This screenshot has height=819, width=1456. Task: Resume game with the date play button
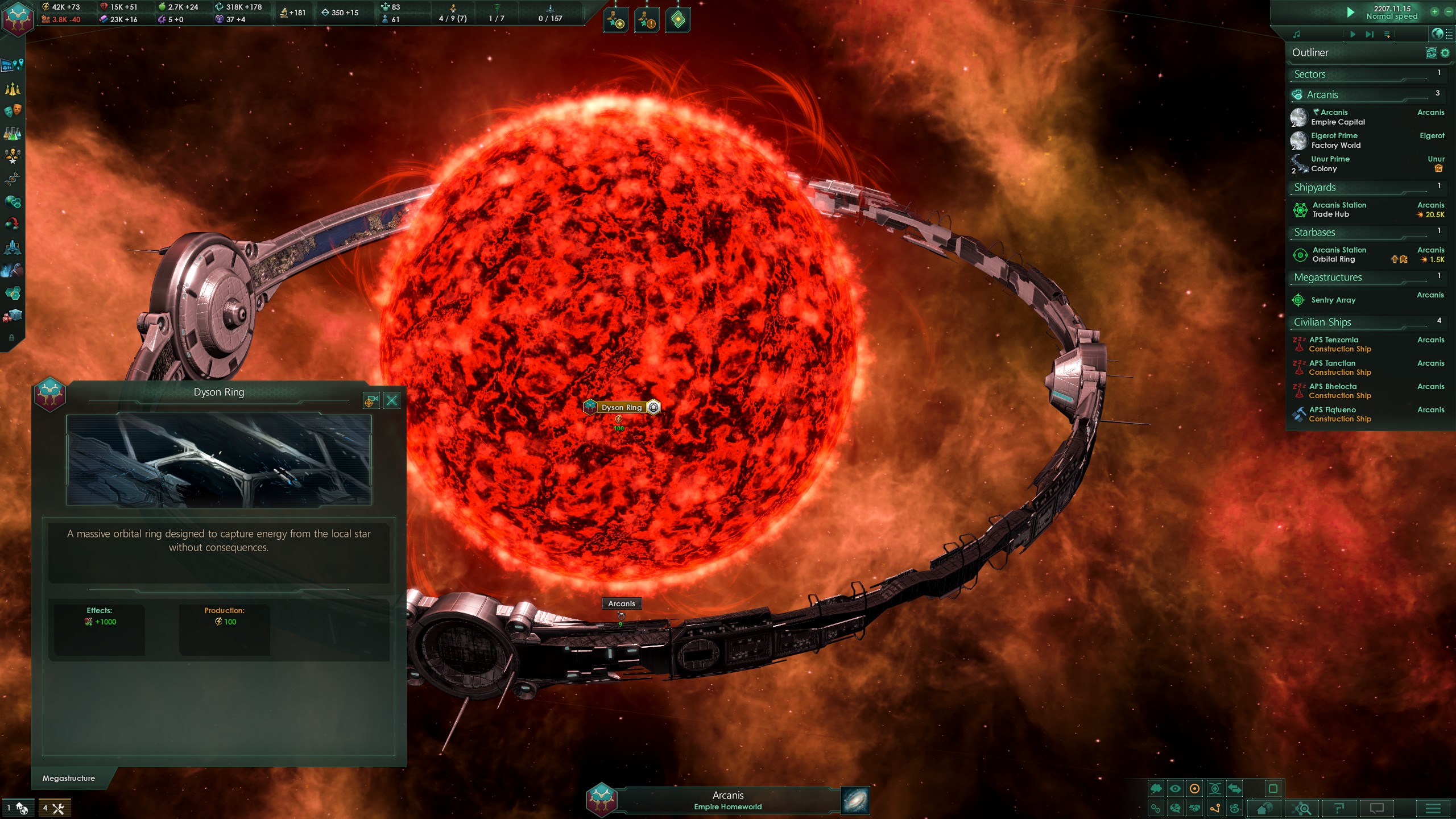tap(1350, 12)
